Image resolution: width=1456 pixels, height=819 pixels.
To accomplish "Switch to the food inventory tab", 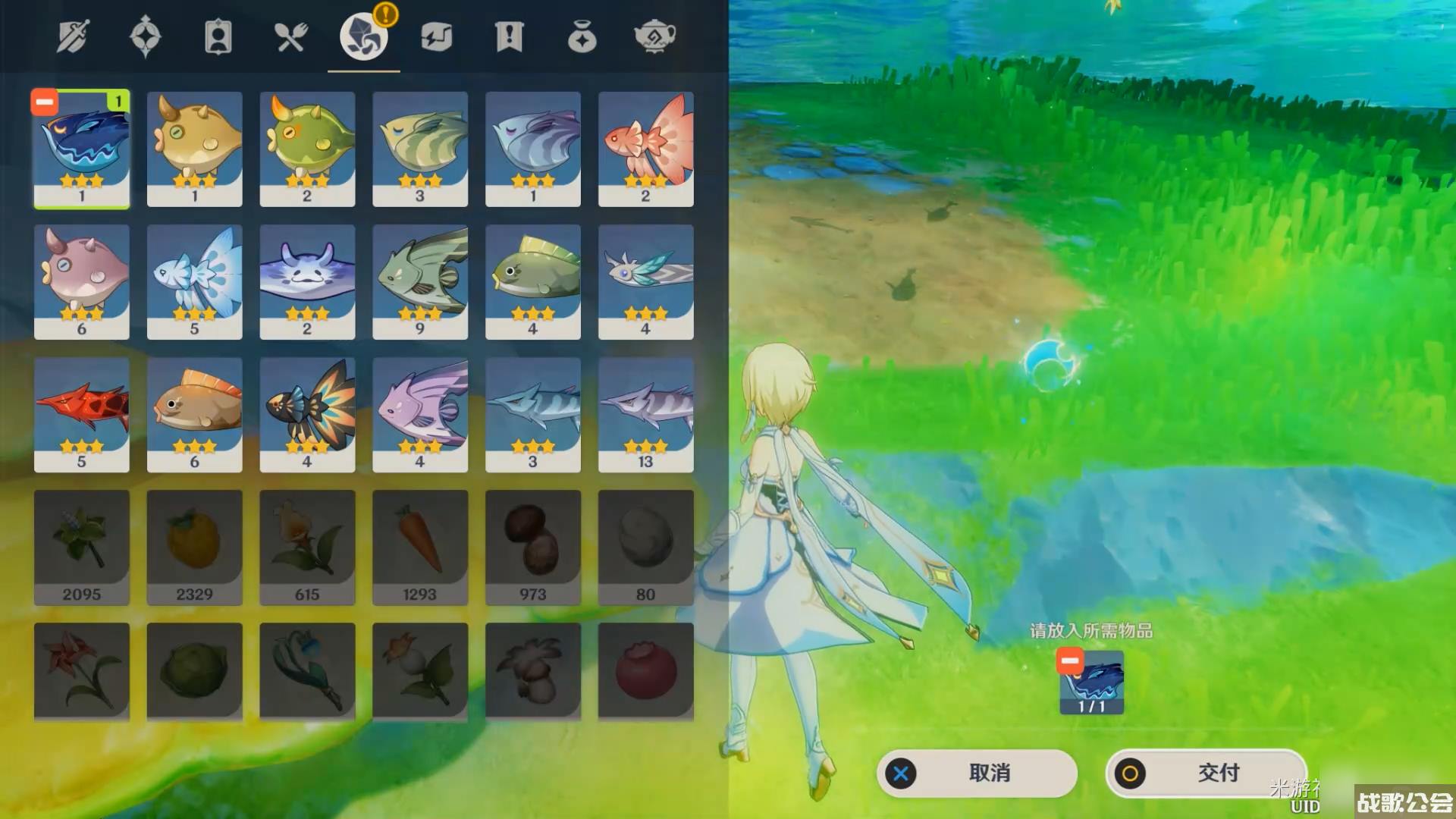I will [290, 36].
